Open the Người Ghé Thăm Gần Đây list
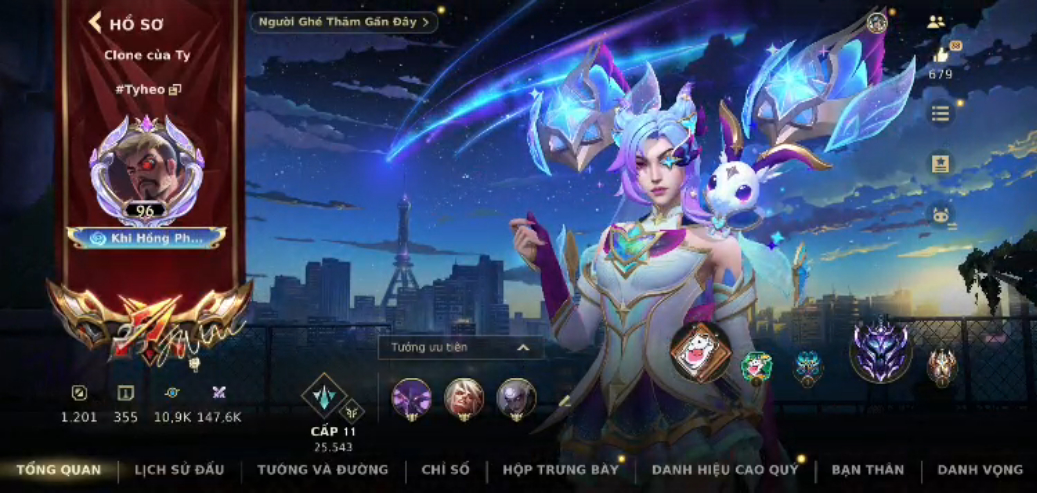The image size is (1037, 493). (x=343, y=21)
